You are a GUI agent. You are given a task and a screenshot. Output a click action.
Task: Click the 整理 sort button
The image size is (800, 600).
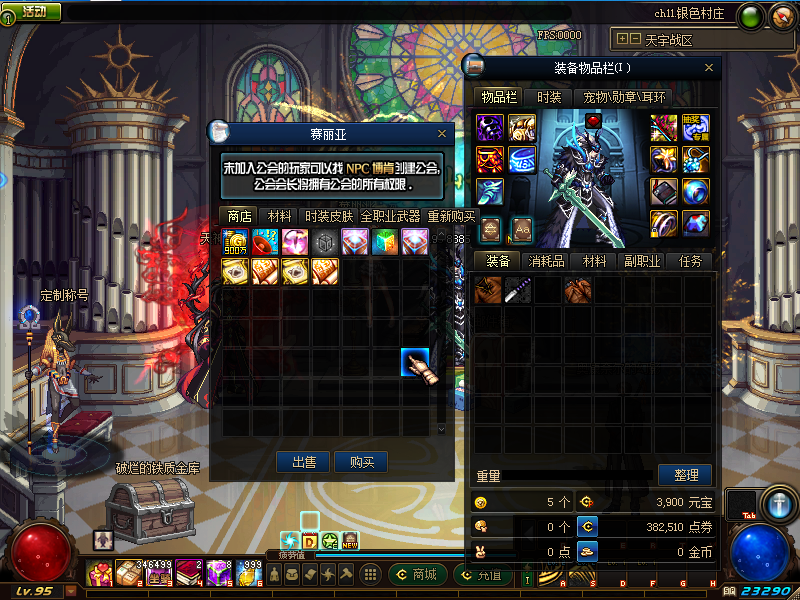pos(685,475)
